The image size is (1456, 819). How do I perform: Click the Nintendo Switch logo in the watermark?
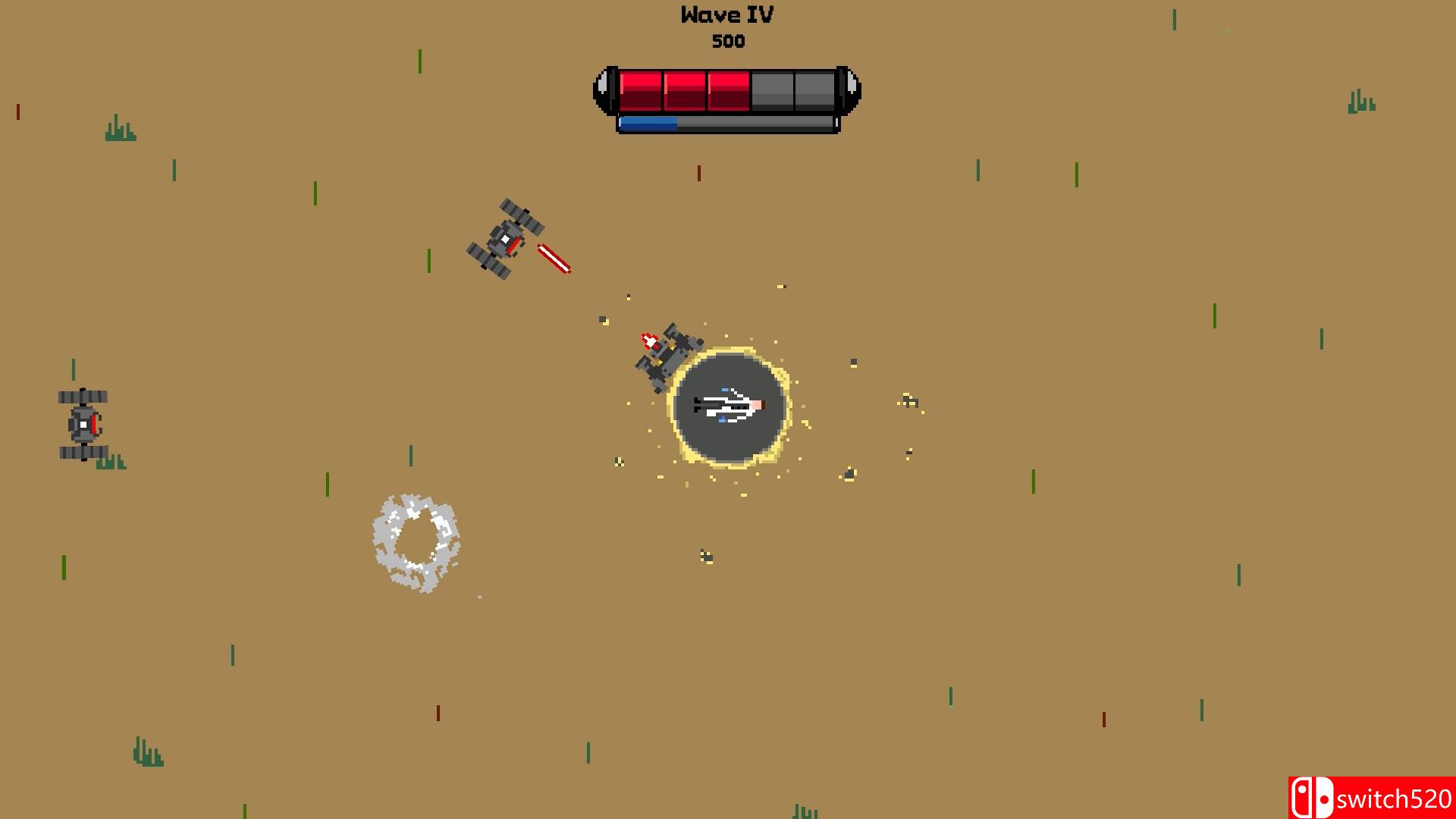(x=1311, y=796)
